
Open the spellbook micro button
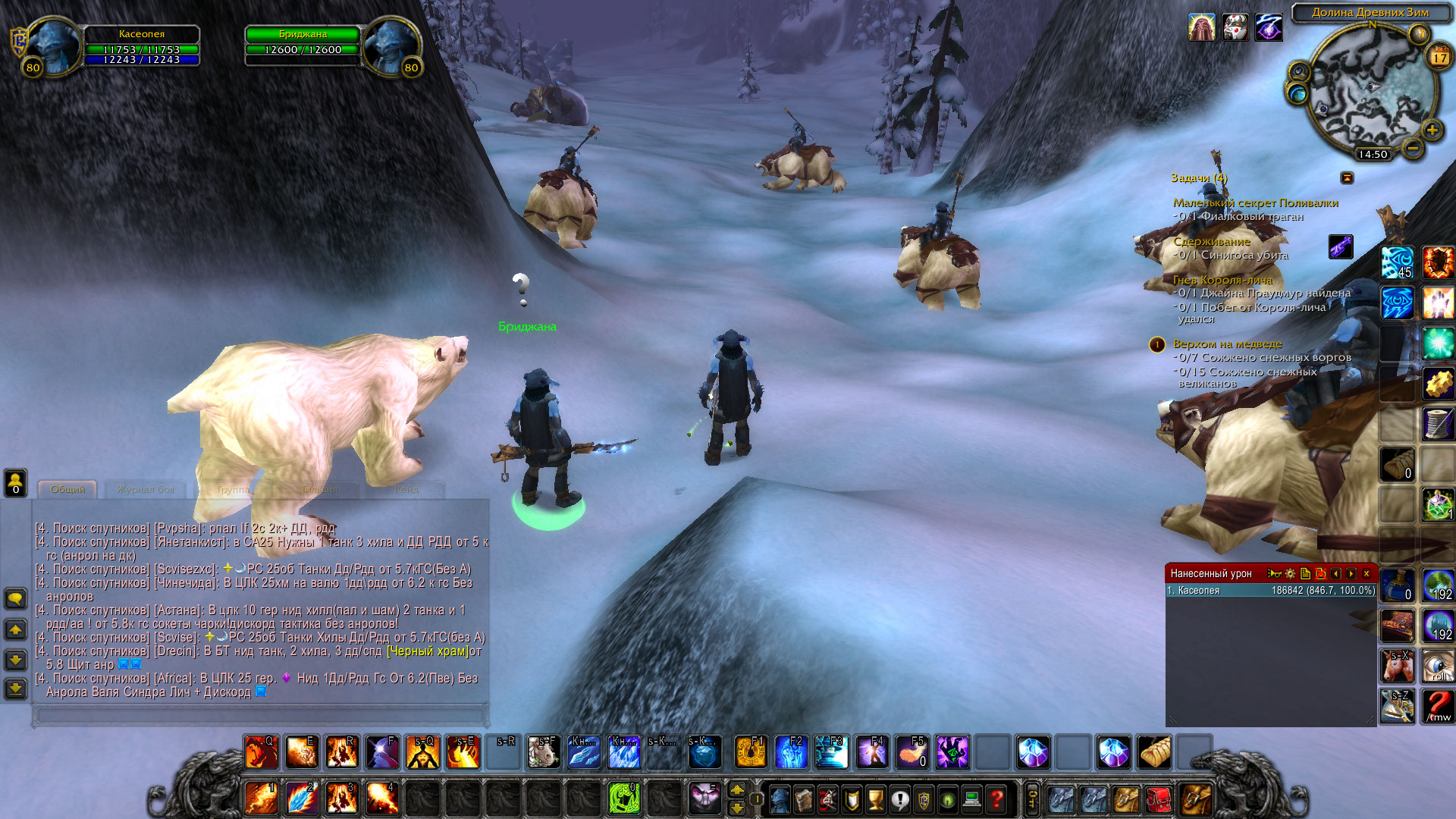tap(803, 799)
